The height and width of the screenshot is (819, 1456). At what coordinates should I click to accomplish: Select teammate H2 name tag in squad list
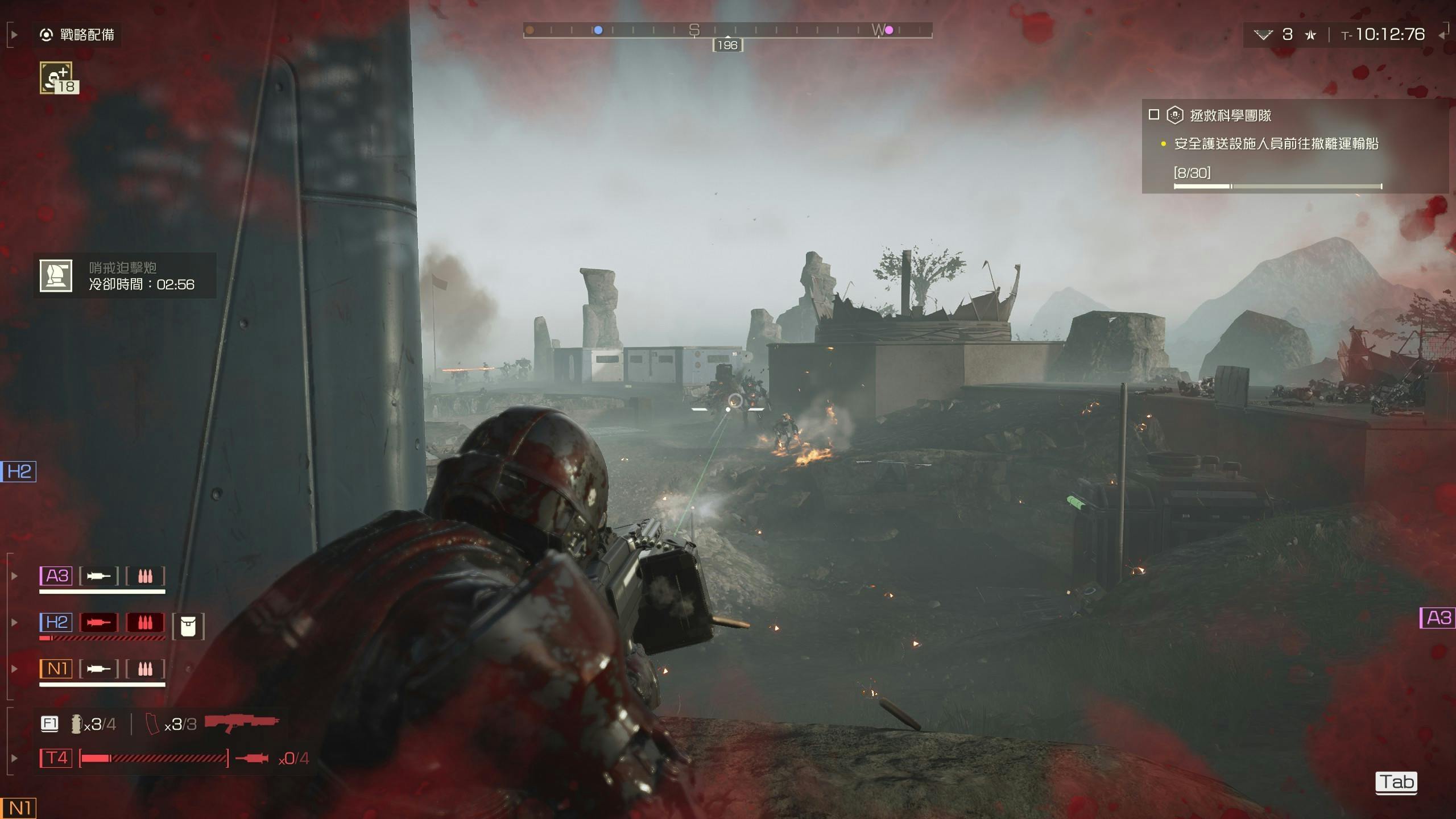click(x=56, y=622)
